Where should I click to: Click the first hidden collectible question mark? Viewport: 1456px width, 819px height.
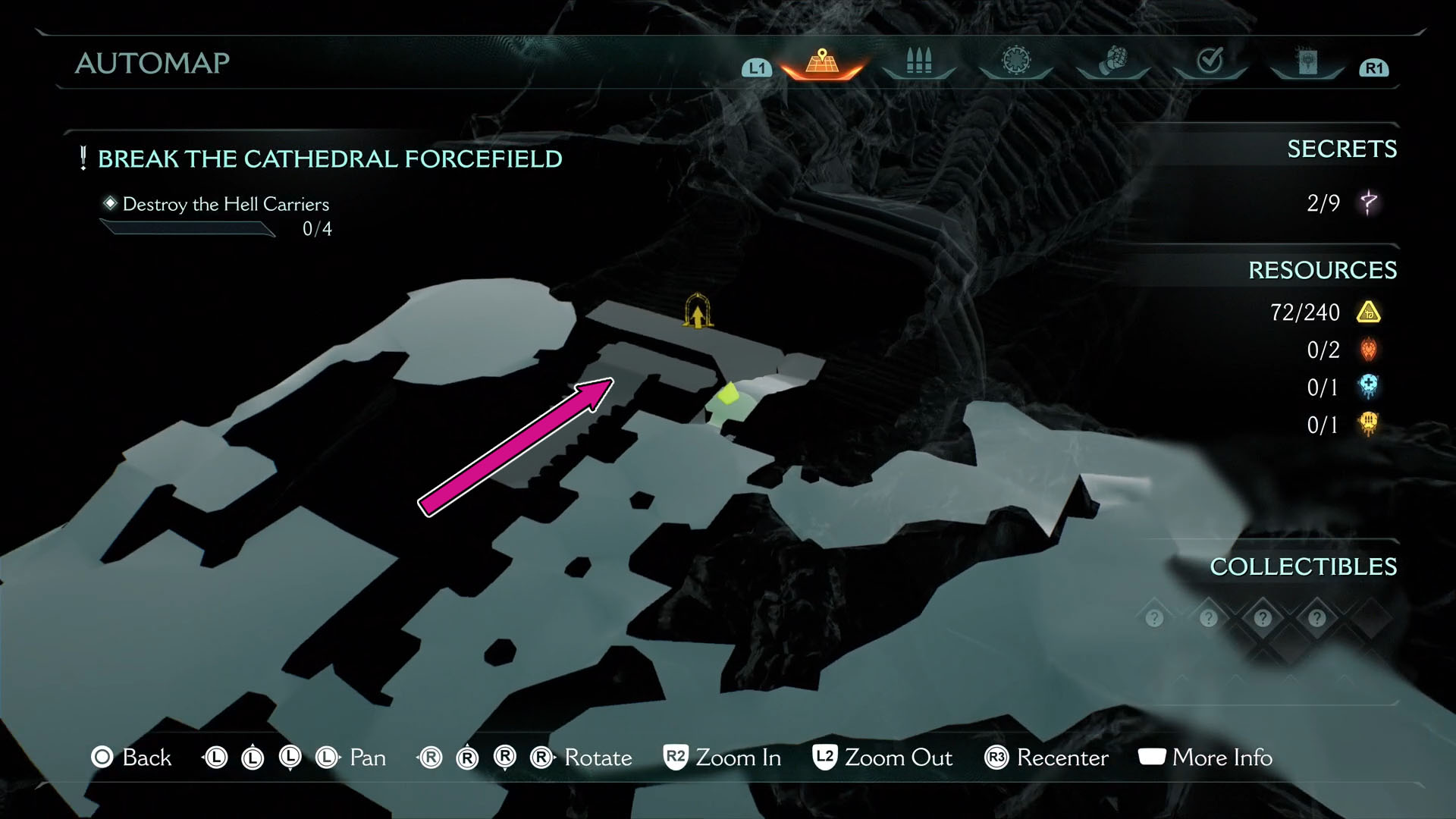pyautogui.click(x=1153, y=617)
